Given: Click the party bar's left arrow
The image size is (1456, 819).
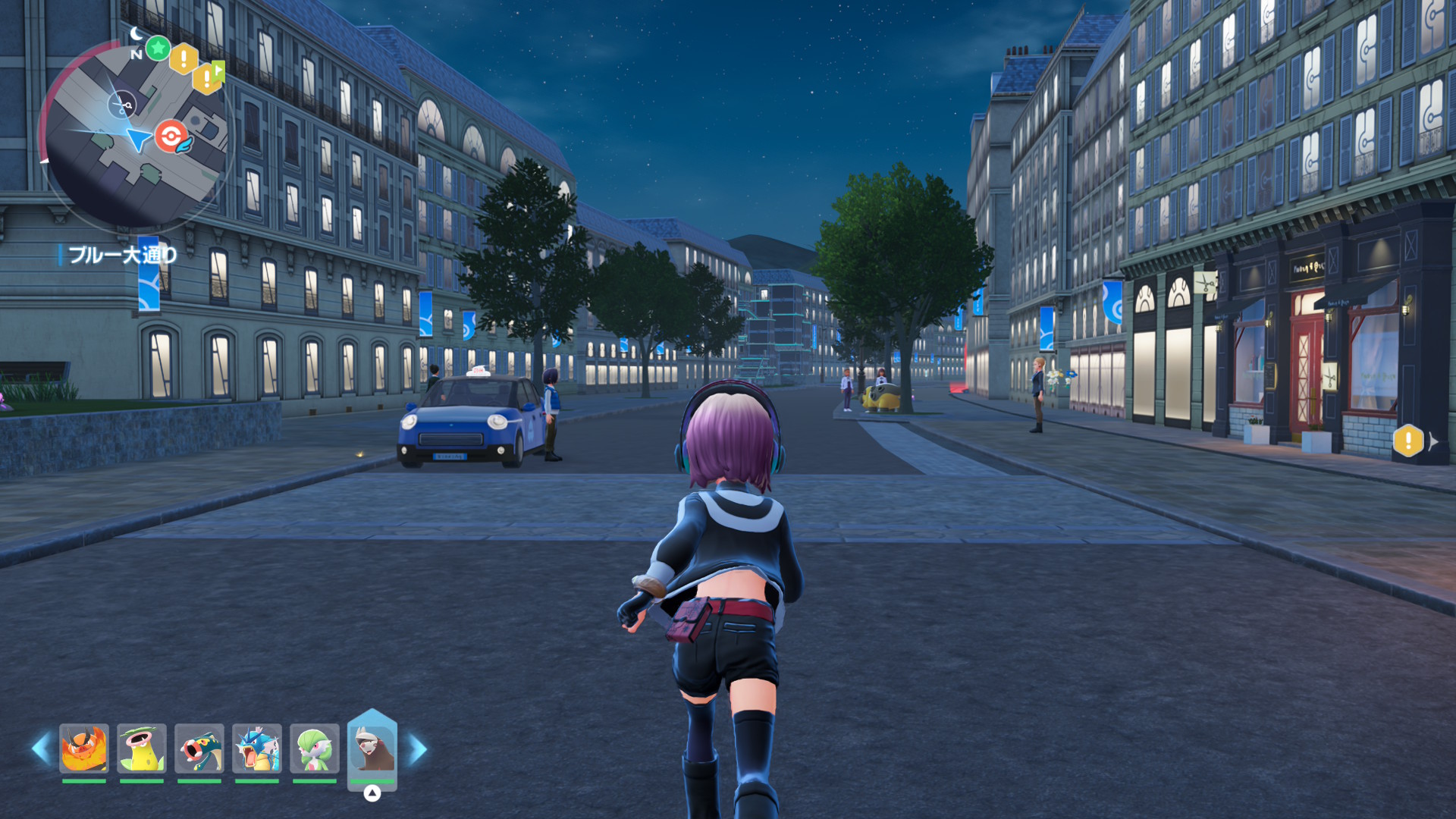Looking at the screenshot, I should tap(40, 748).
